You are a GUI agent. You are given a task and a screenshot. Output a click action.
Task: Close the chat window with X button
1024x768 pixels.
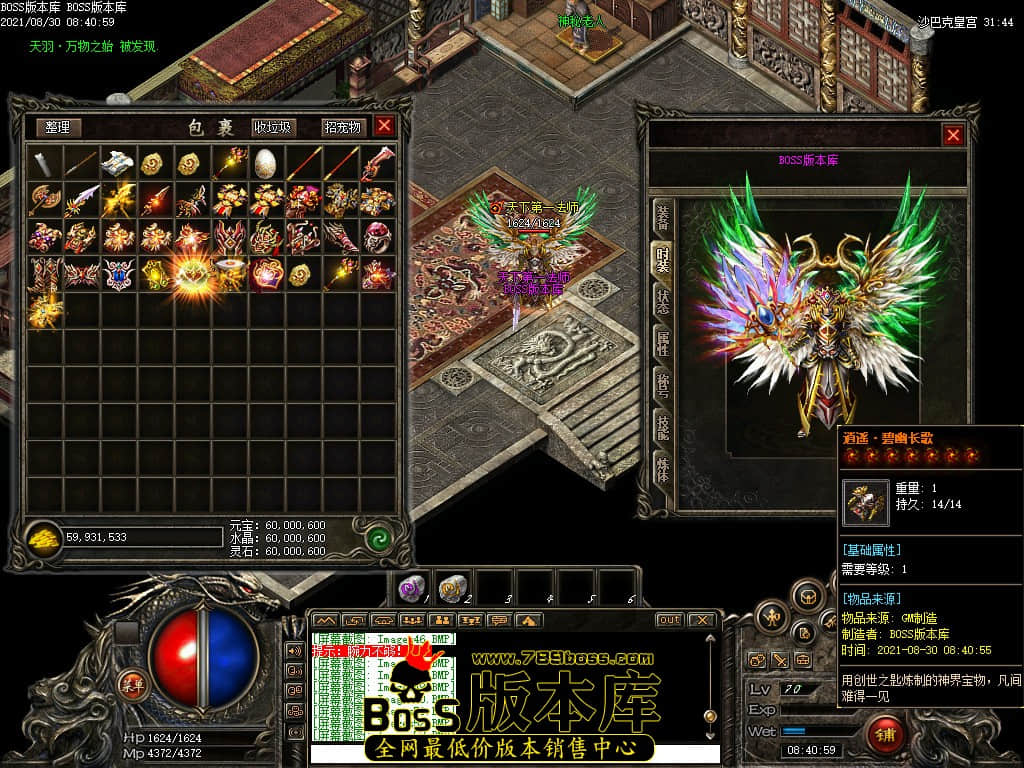point(702,620)
